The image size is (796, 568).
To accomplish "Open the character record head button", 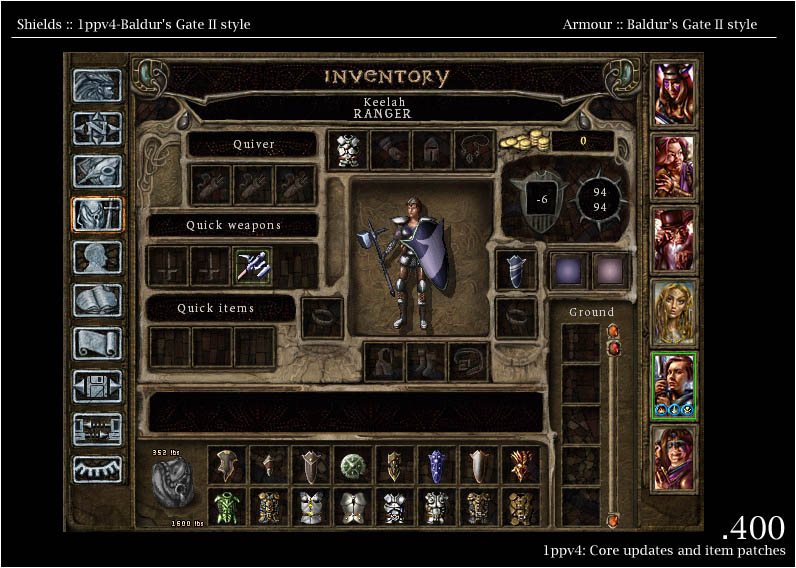I will point(97,257).
